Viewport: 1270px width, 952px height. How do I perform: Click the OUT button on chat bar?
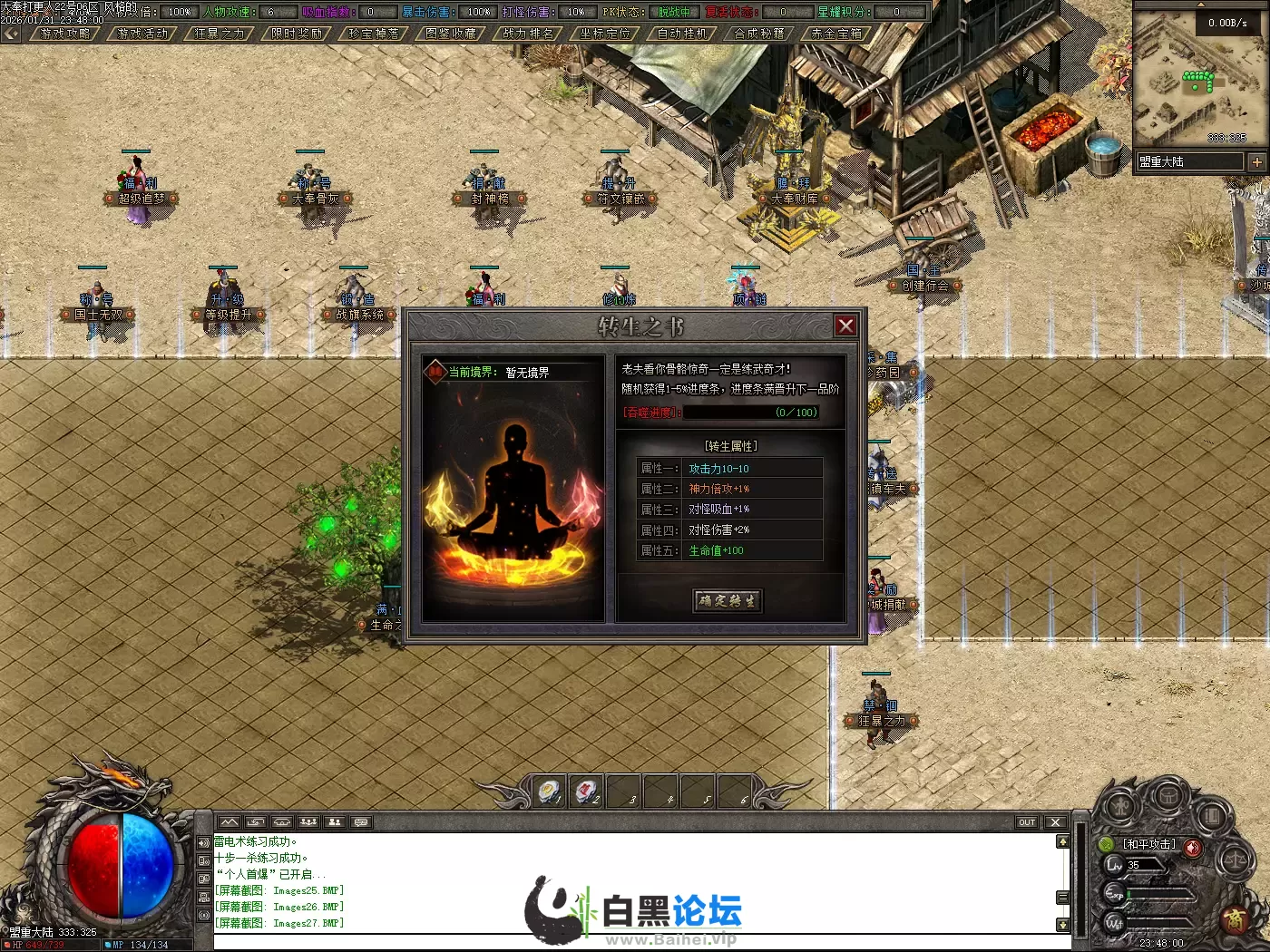[1027, 822]
